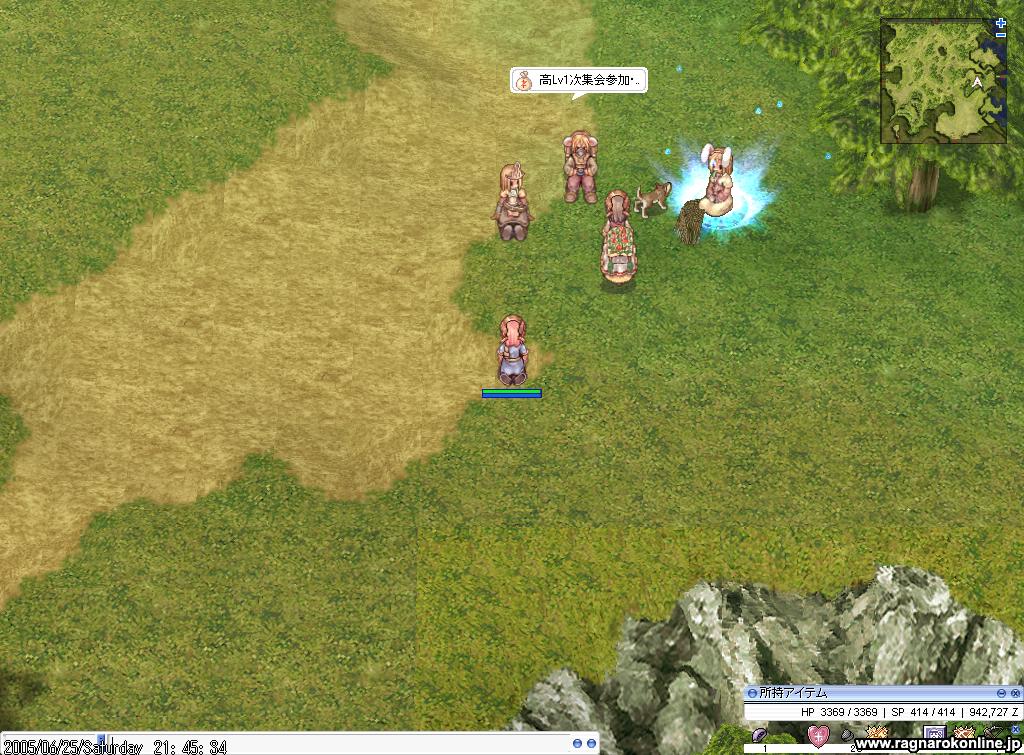Screen dimensions: 1024x755
Task: Select the purple shell item in inventory
Action: pos(760,736)
